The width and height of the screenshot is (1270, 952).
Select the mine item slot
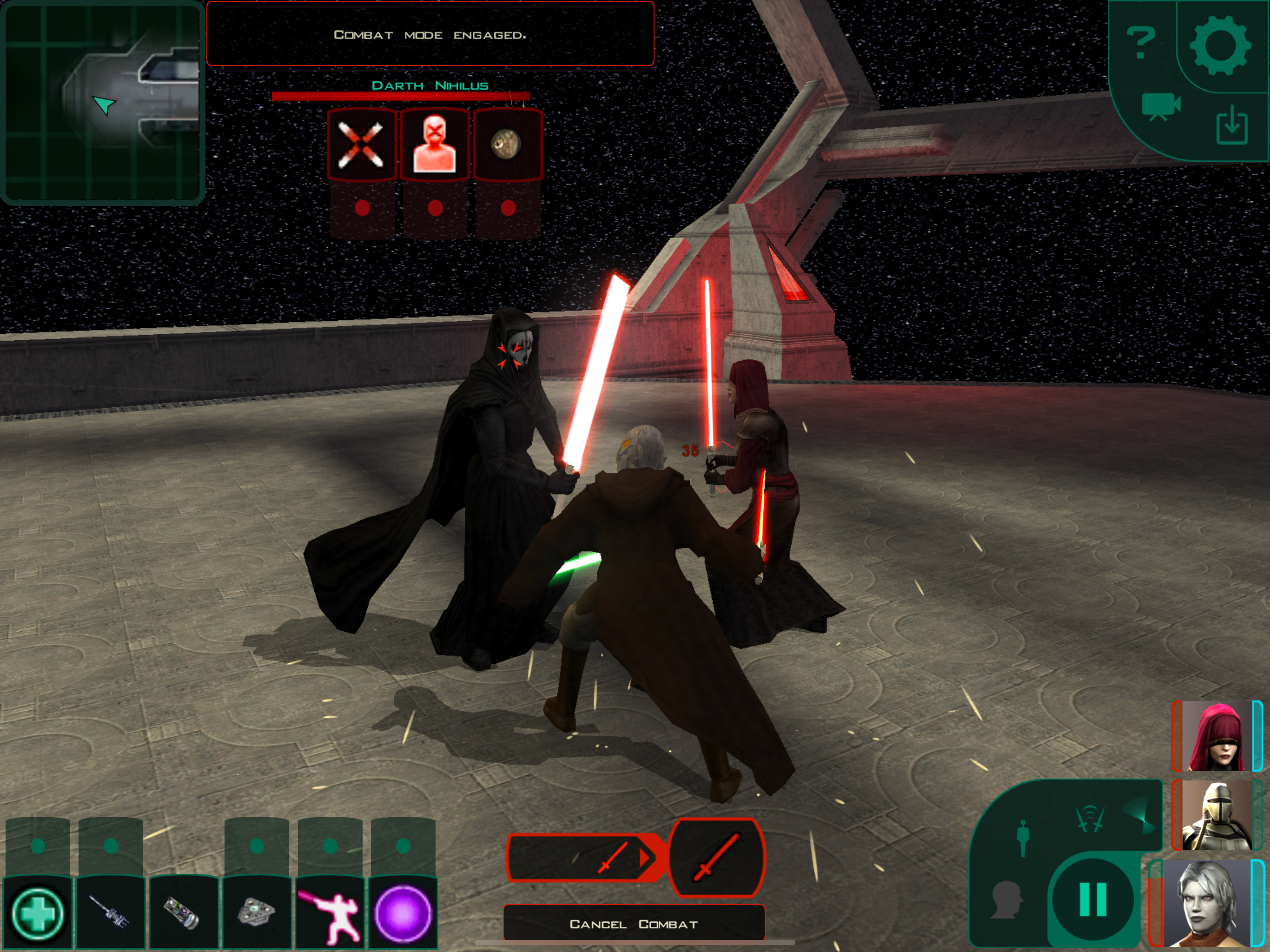(x=257, y=913)
